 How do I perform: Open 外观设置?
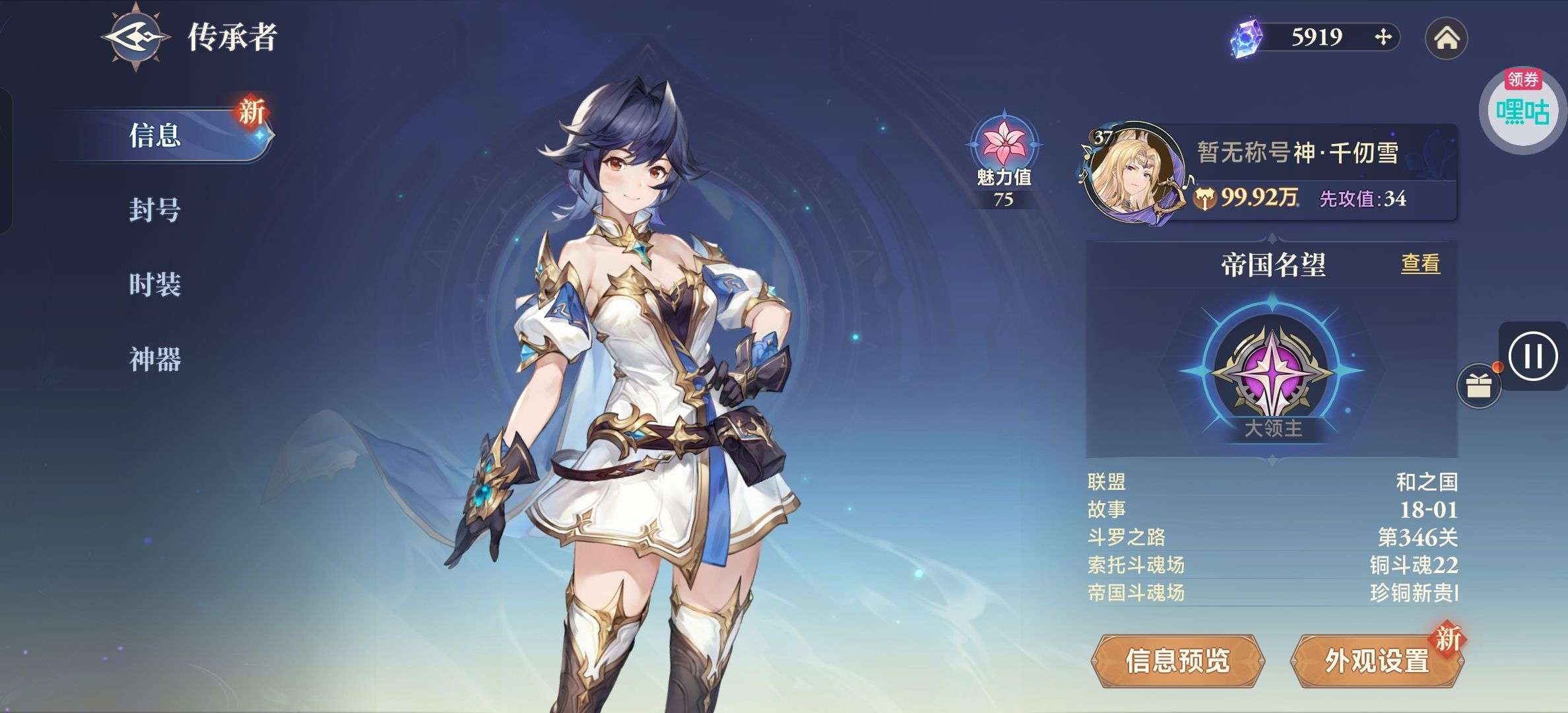tap(1377, 661)
